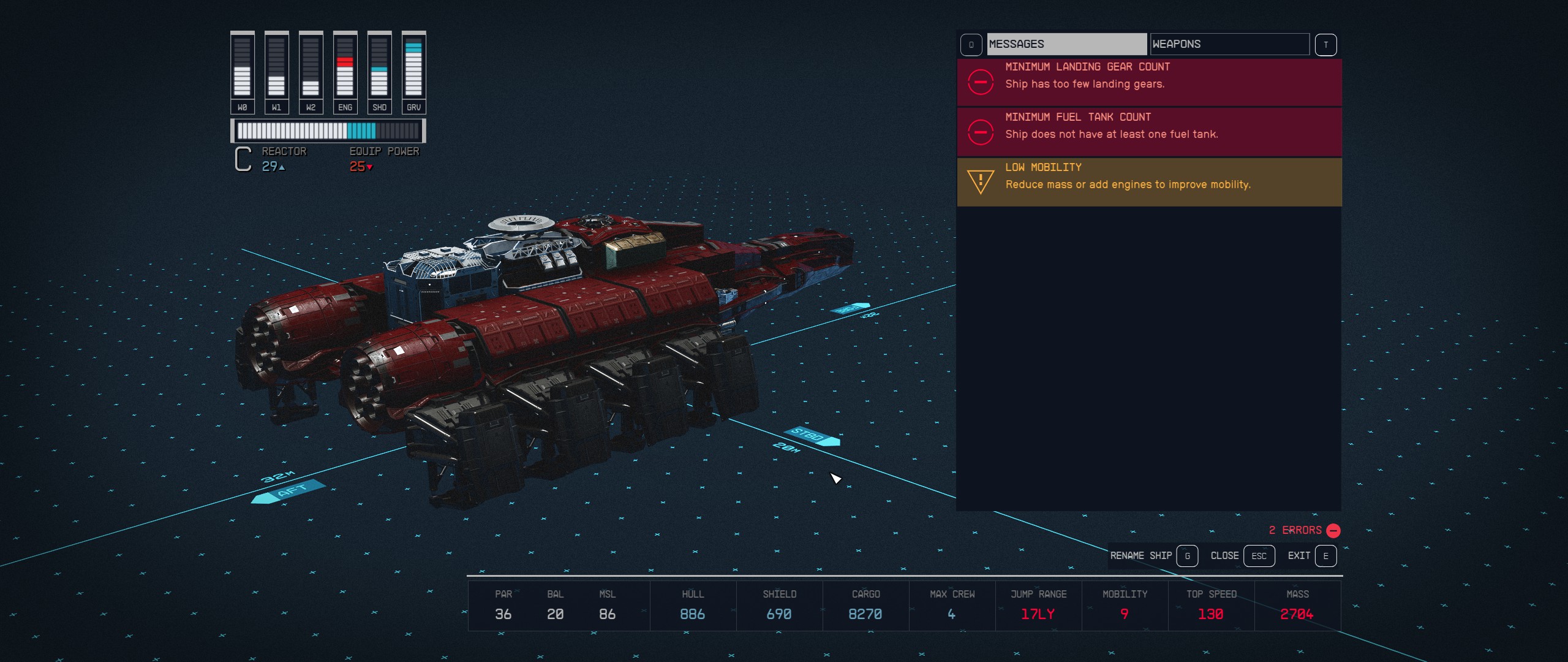Image resolution: width=1568 pixels, height=662 pixels.
Task: Click the Close button at bottom right
Action: 1225,556
